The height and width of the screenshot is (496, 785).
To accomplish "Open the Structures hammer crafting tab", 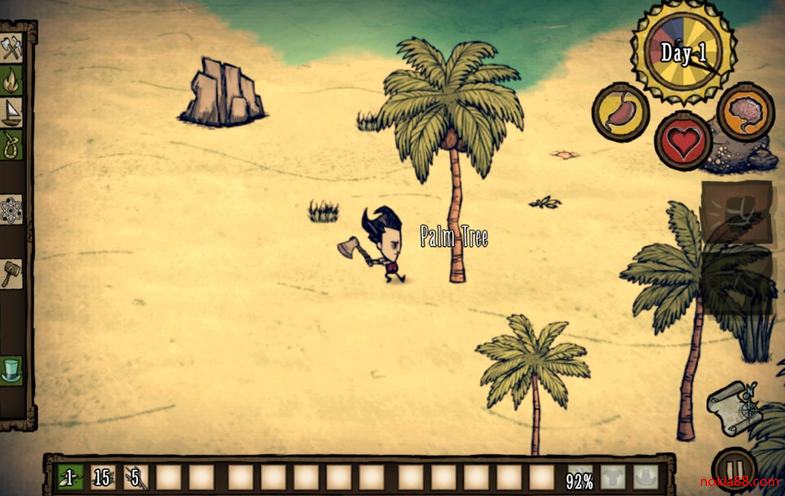I will click(x=12, y=274).
